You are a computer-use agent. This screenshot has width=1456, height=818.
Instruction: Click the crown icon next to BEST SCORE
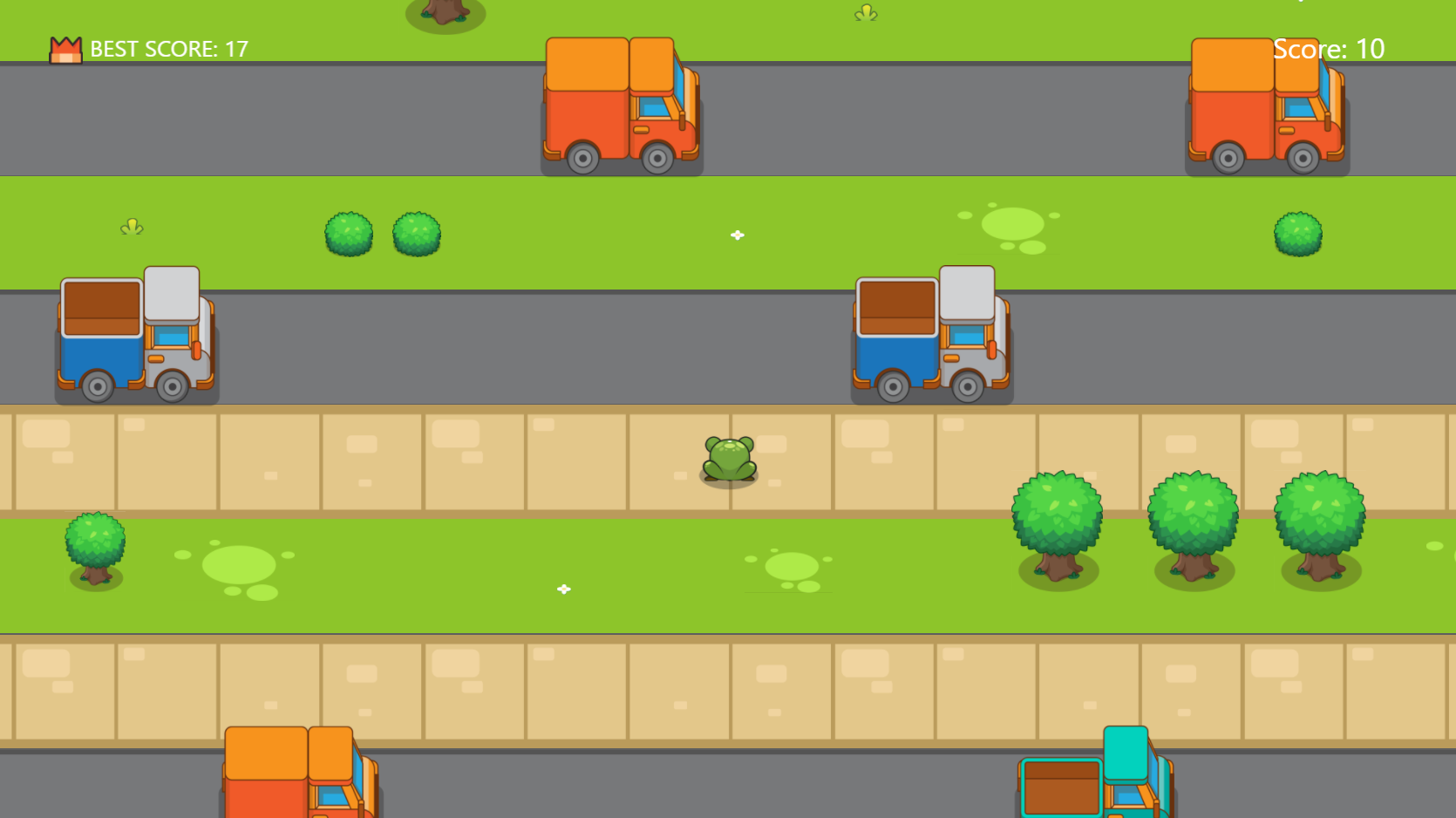65,48
